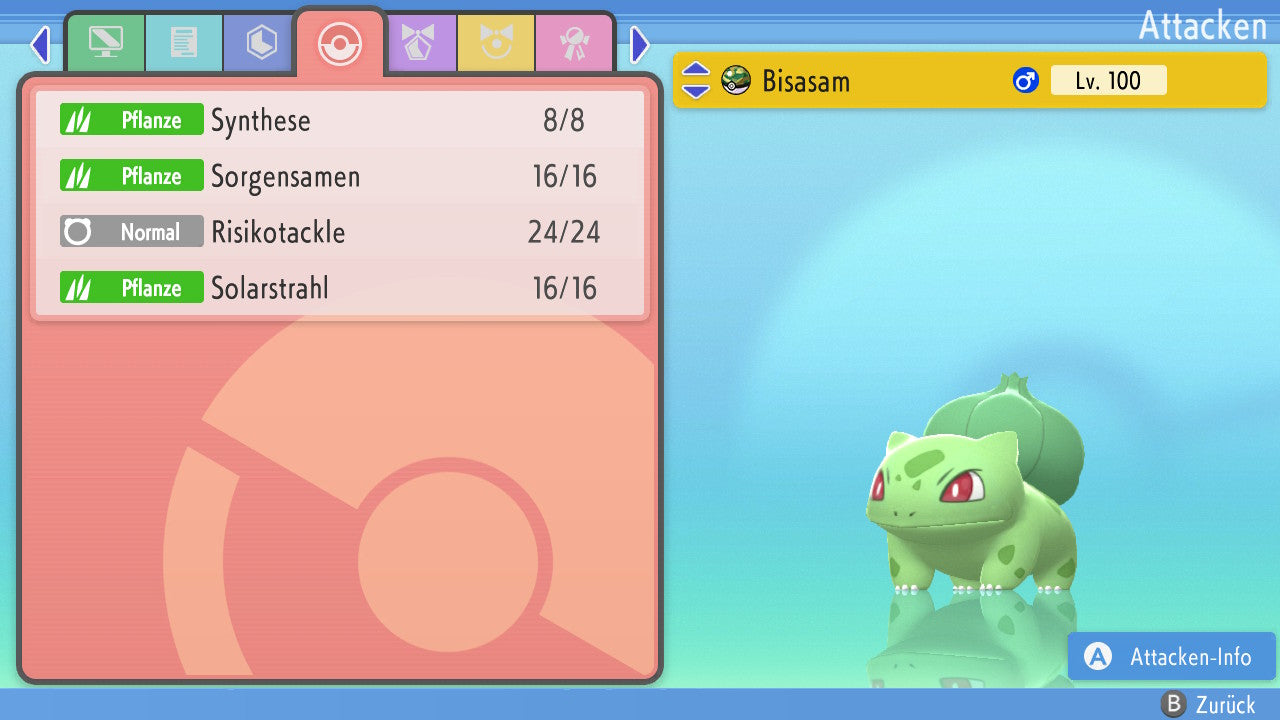Switch Pokémon using the arrows beside Bisasam
The width and height of the screenshot is (1280, 720).
tap(695, 81)
